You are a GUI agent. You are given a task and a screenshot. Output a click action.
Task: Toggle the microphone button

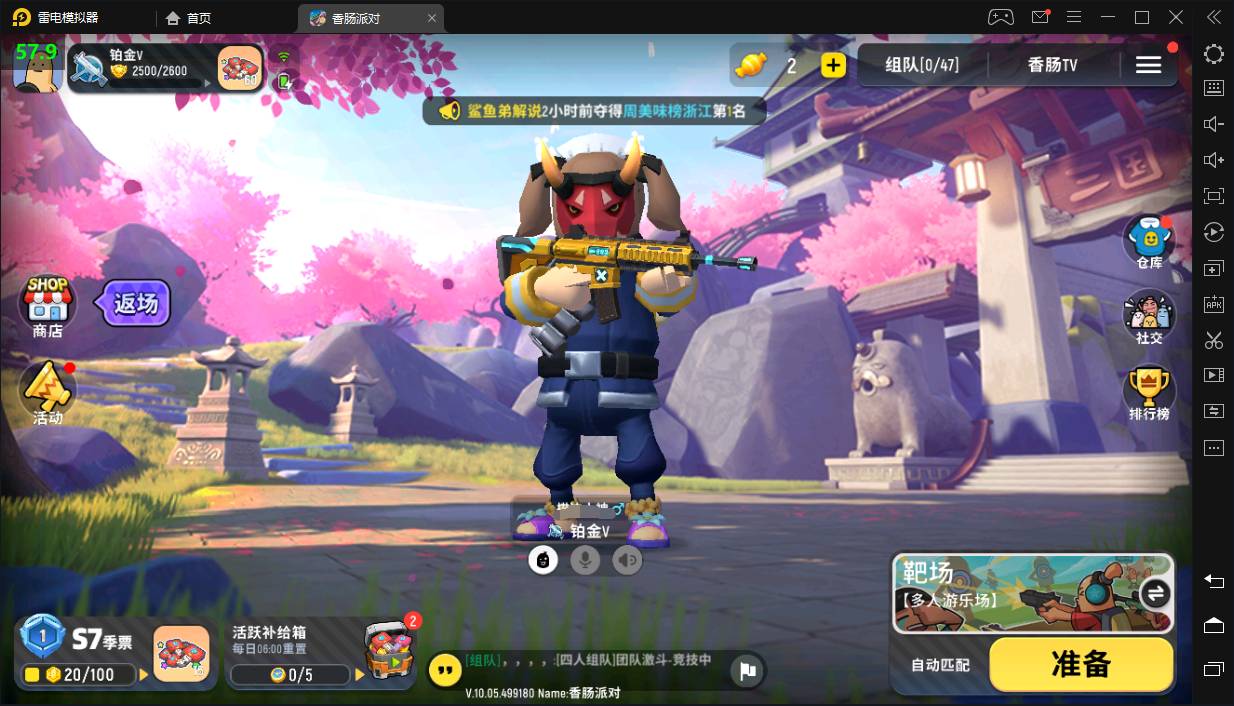(585, 560)
